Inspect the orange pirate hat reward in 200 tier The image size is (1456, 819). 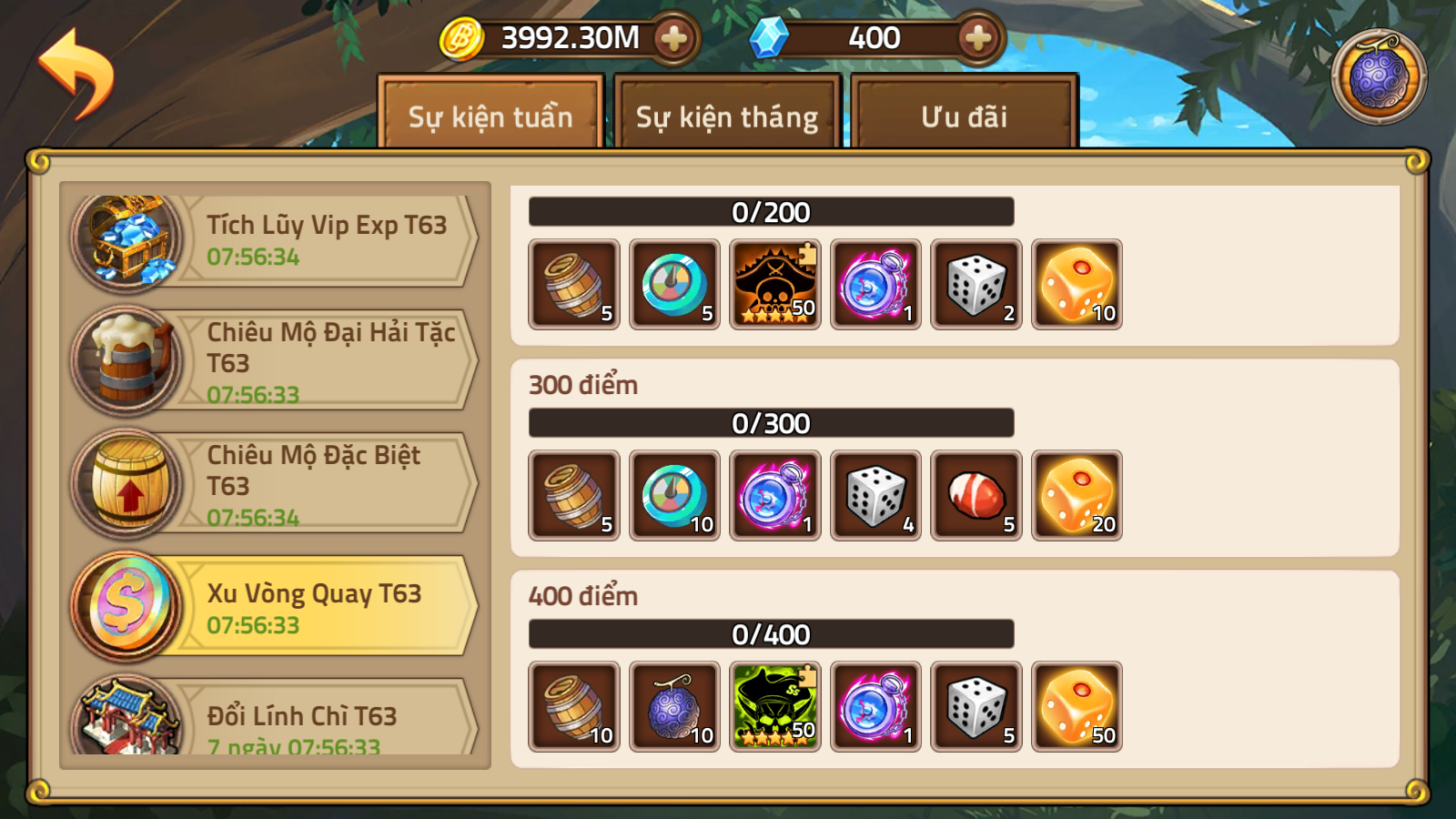(775, 285)
